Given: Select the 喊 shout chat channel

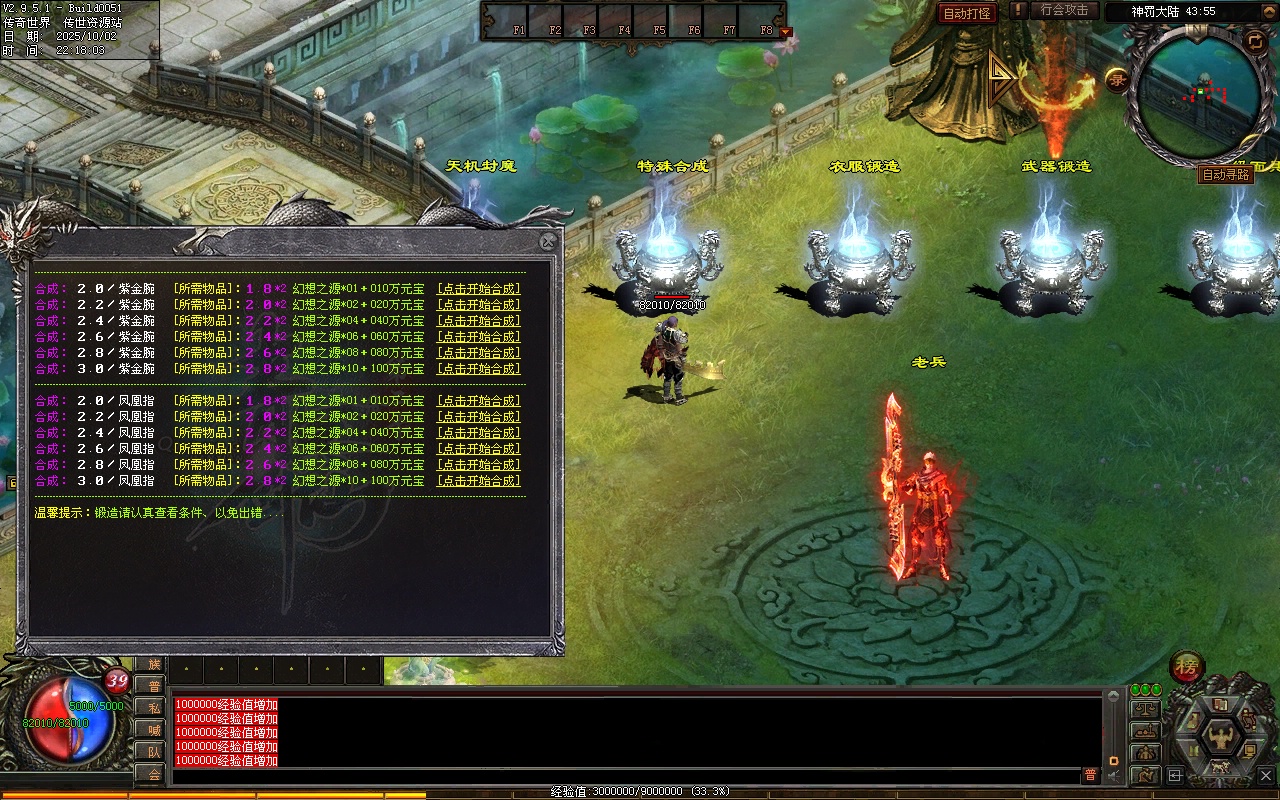Looking at the screenshot, I should (152, 729).
